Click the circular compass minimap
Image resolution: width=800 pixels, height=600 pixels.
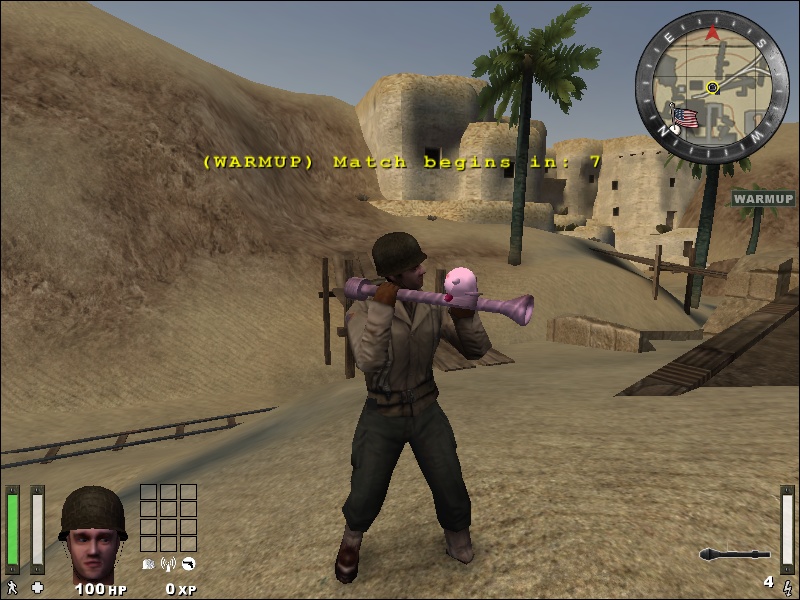coord(712,84)
